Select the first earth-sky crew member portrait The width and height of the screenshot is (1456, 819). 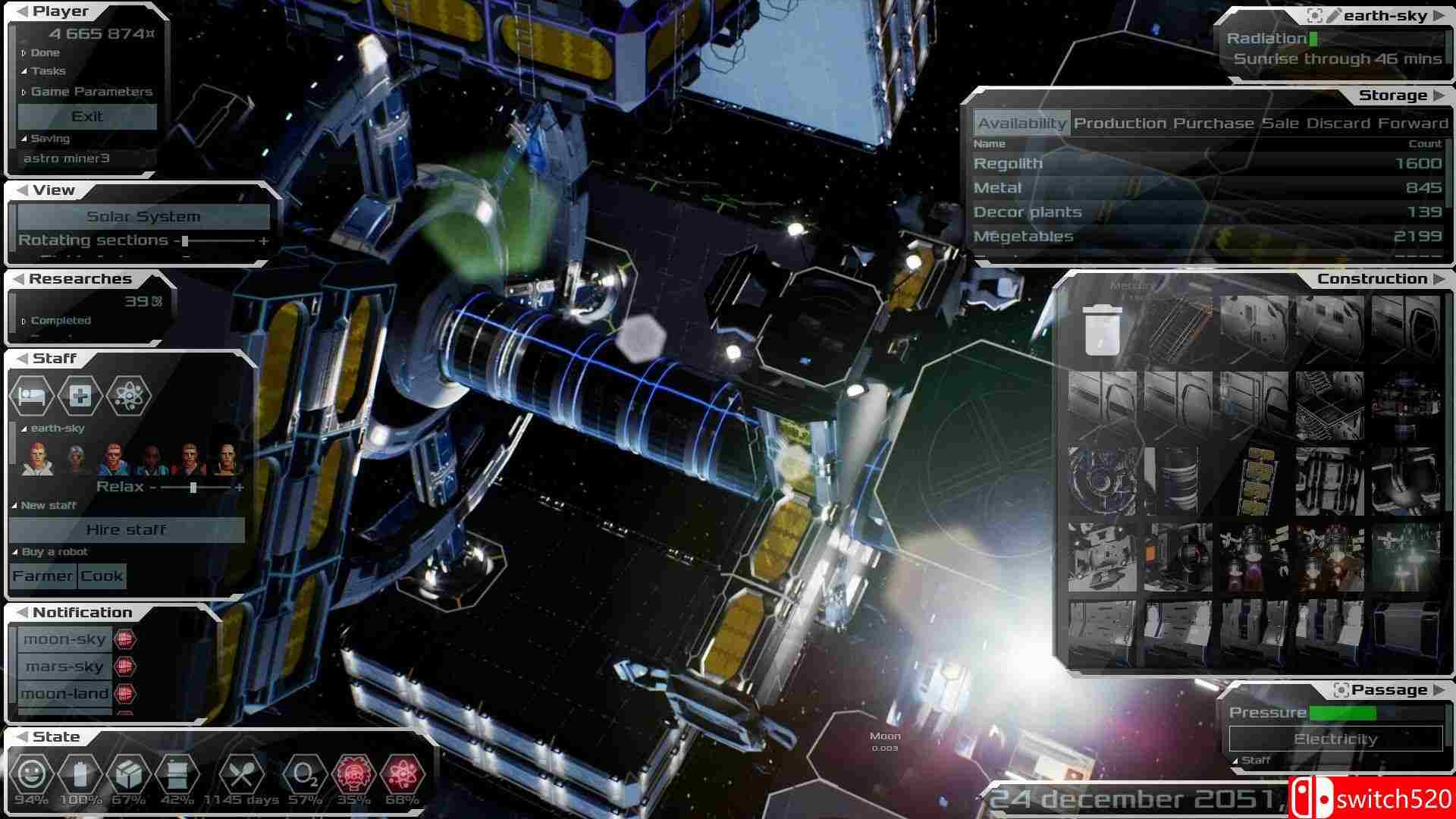pos(37,460)
